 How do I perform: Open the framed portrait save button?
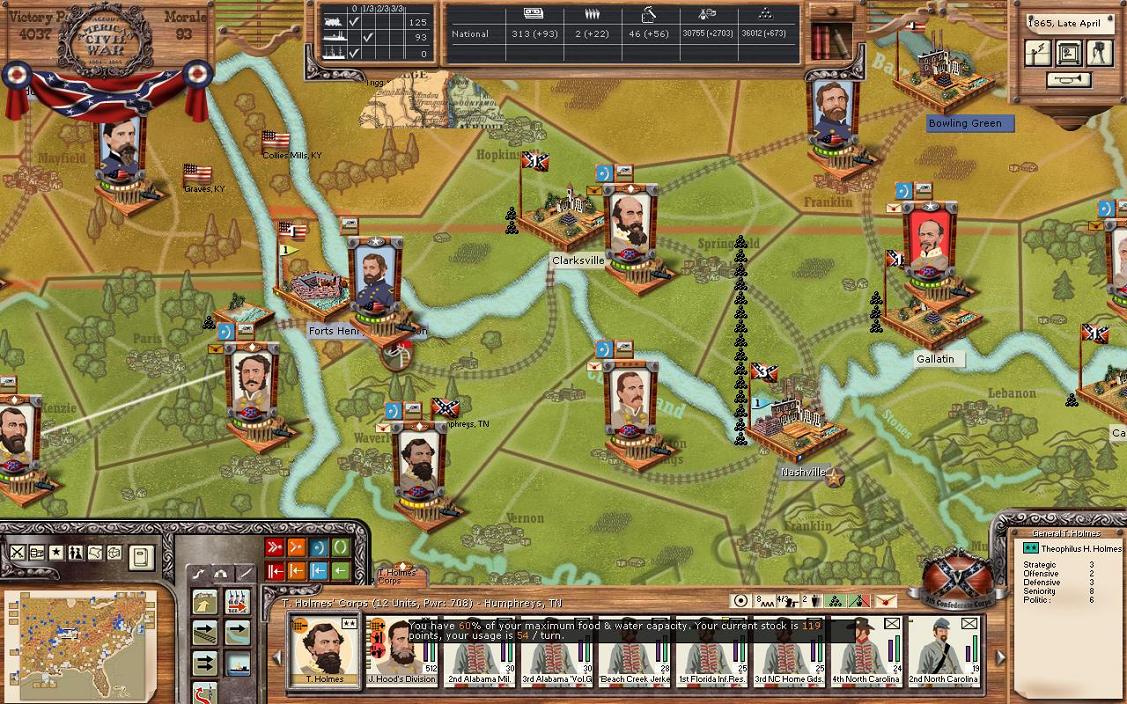click(x=1069, y=53)
